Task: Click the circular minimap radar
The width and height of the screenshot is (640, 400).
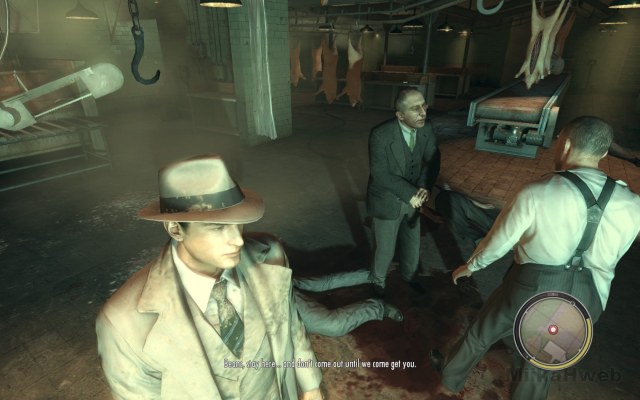Action: tap(553, 329)
